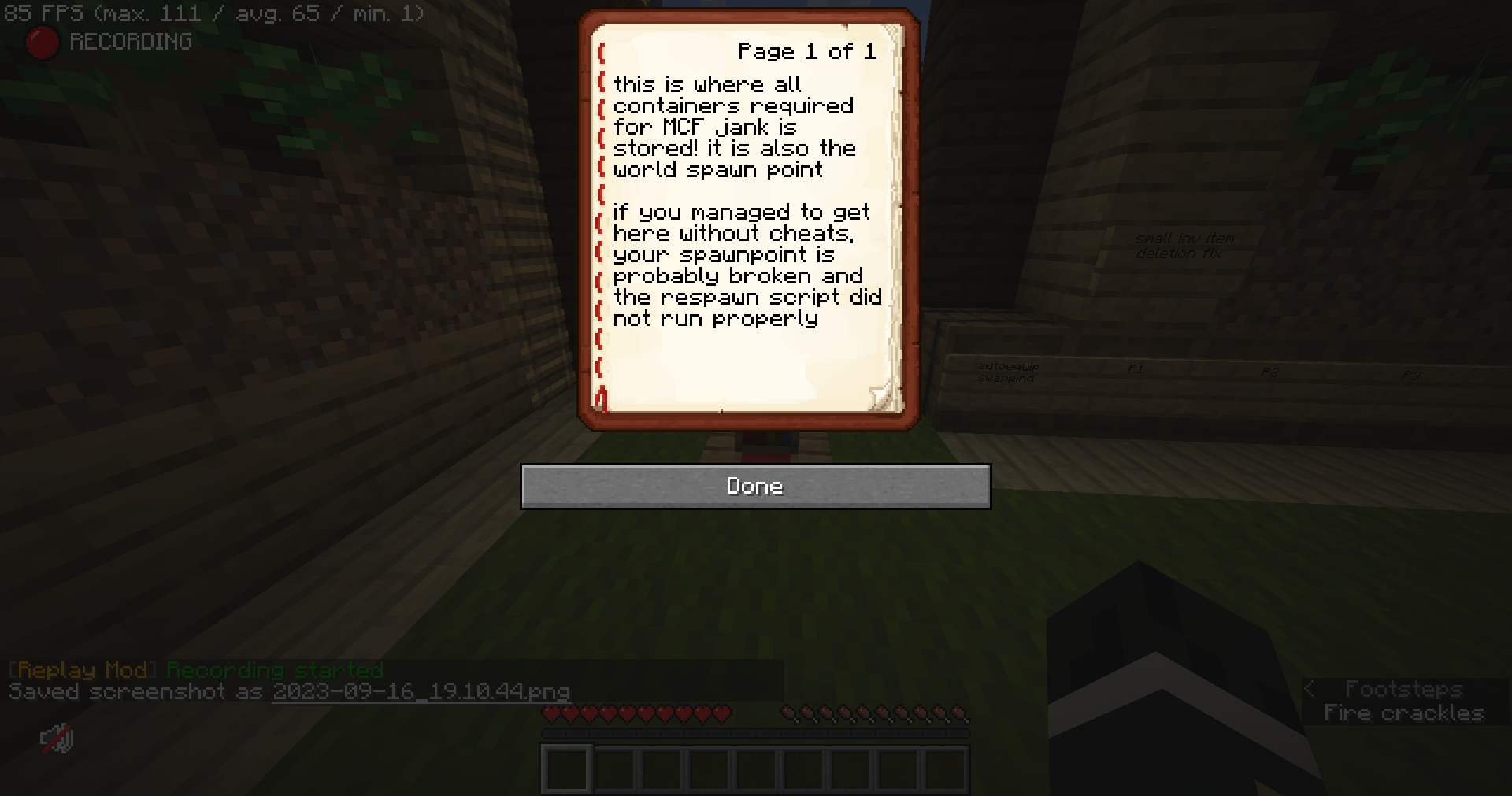This screenshot has height=796, width=1512.
Task: Open the saved screenshot 2023-09-16_19.10.44.png link
Action: coord(421,691)
